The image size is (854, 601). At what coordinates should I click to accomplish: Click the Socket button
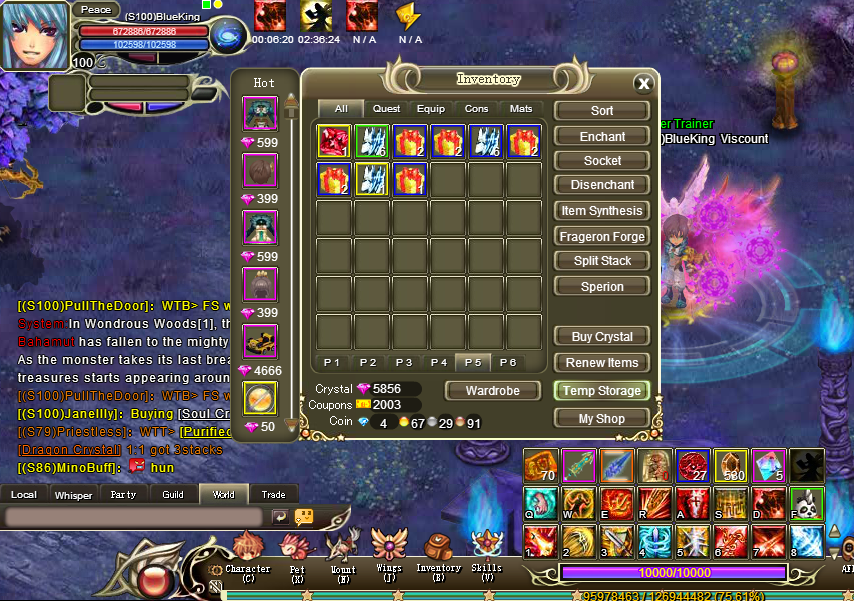[x=602, y=161]
